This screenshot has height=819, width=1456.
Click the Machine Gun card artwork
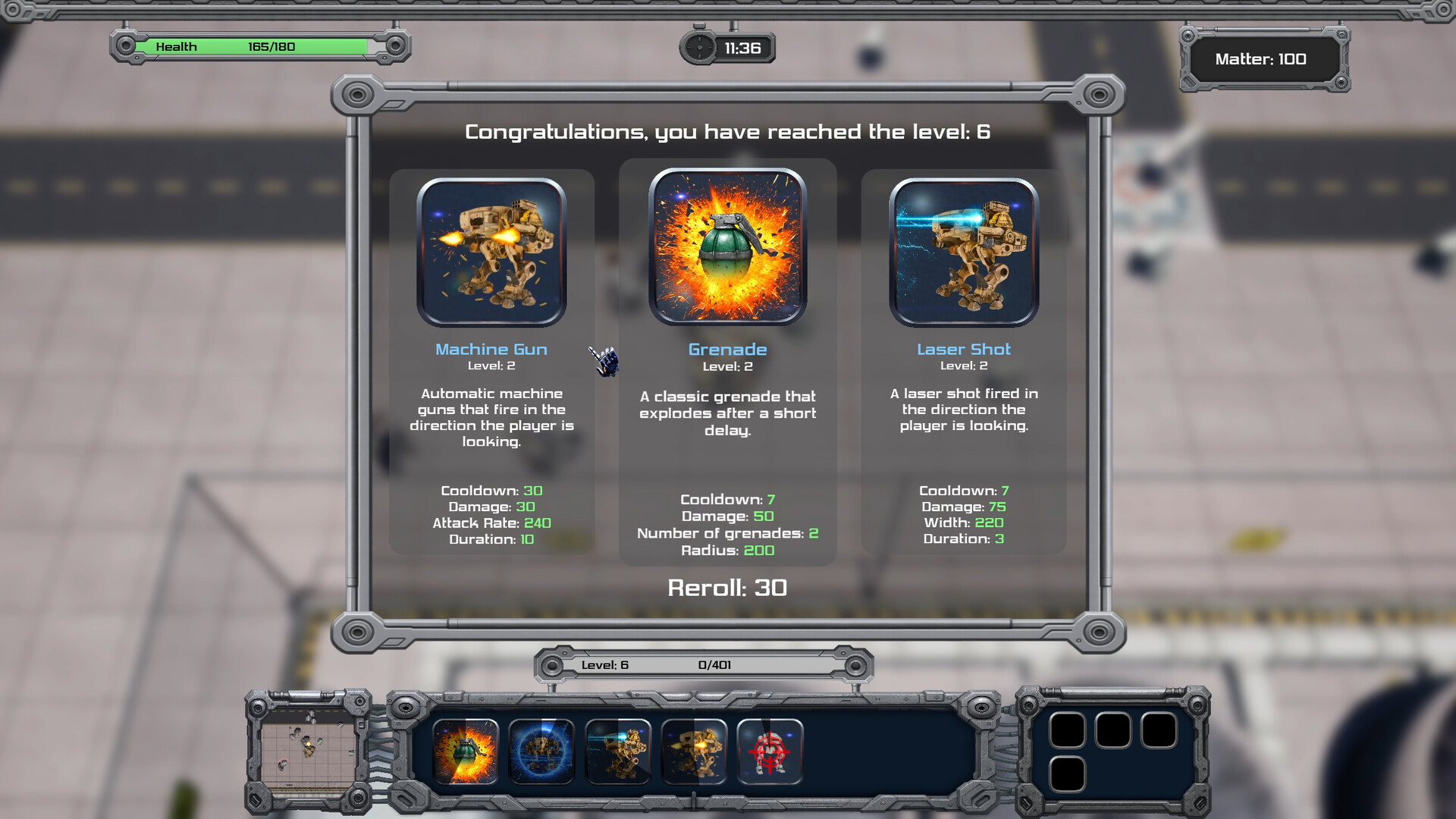click(x=492, y=253)
